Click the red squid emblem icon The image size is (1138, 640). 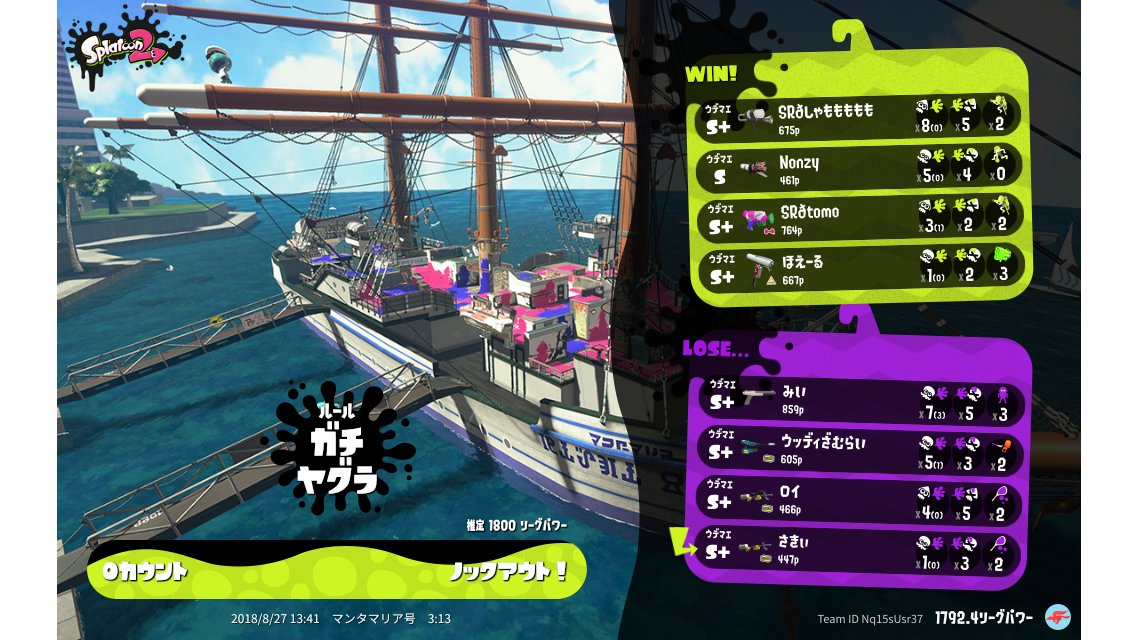(1057, 617)
